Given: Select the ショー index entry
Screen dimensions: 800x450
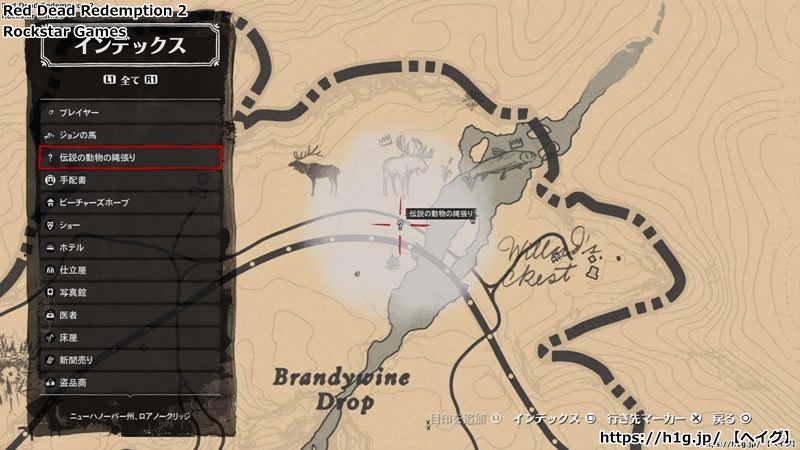Looking at the screenshot, I should [x=130, y=225].
